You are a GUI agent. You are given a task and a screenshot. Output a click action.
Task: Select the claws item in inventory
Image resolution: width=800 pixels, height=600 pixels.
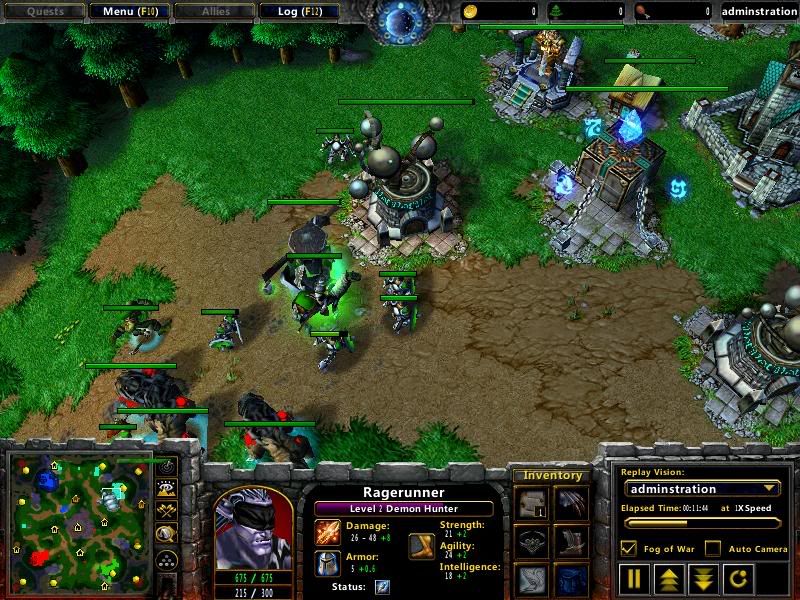572,505
